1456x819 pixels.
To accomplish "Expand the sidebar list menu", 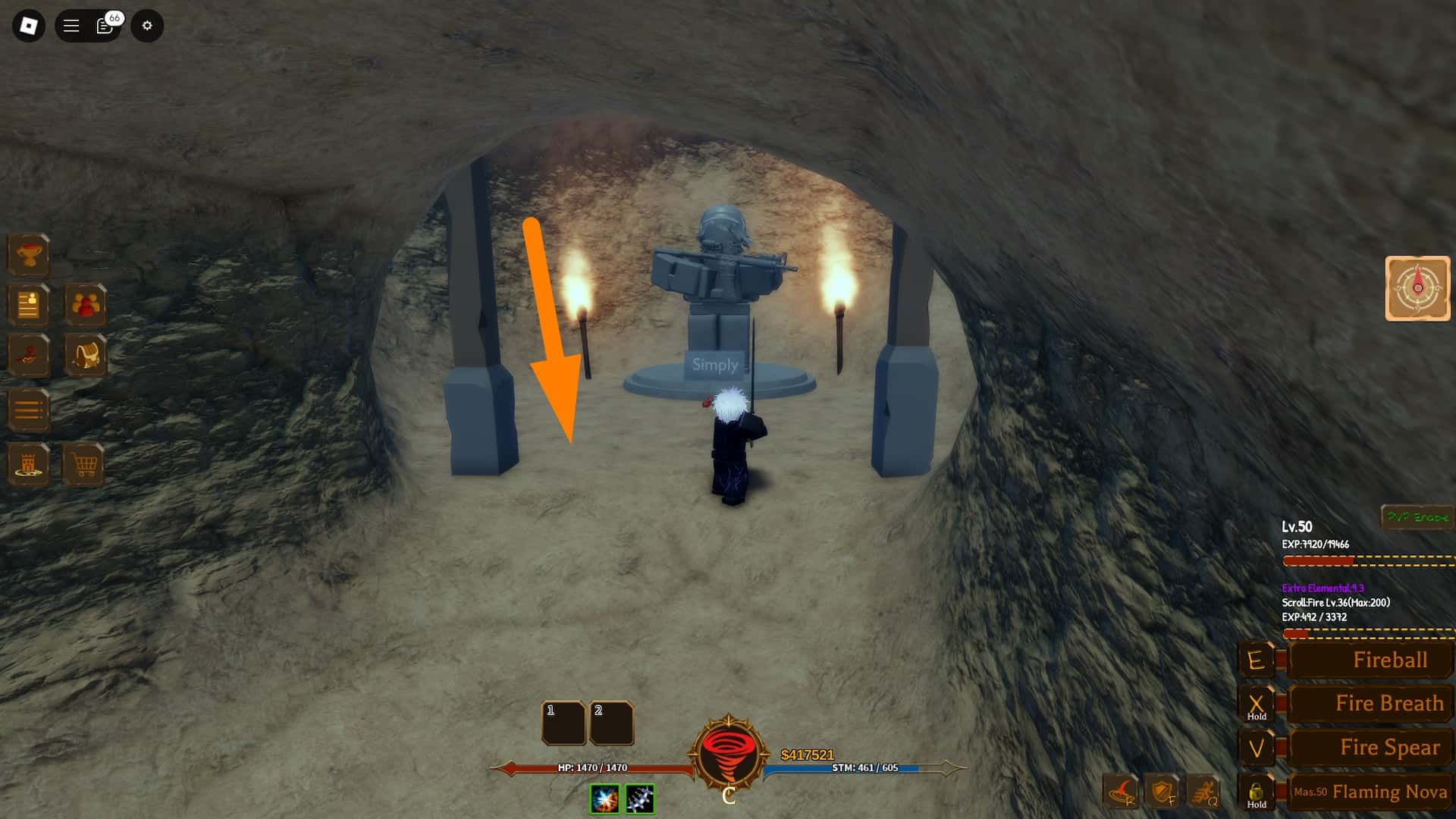I will pyautogui.click(x=29, y=409).
